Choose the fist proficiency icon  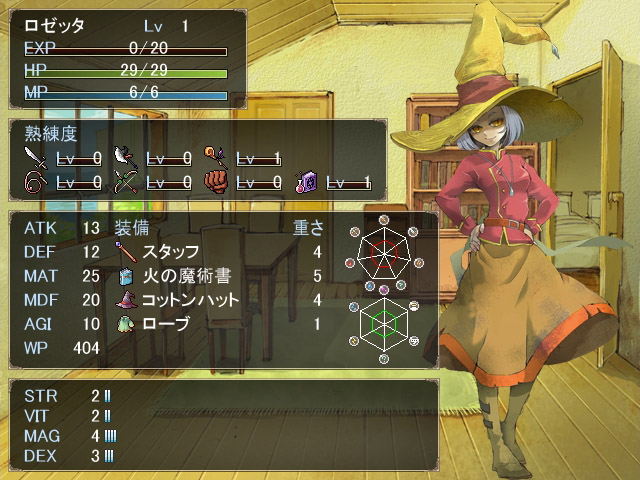tap(217, 182)
